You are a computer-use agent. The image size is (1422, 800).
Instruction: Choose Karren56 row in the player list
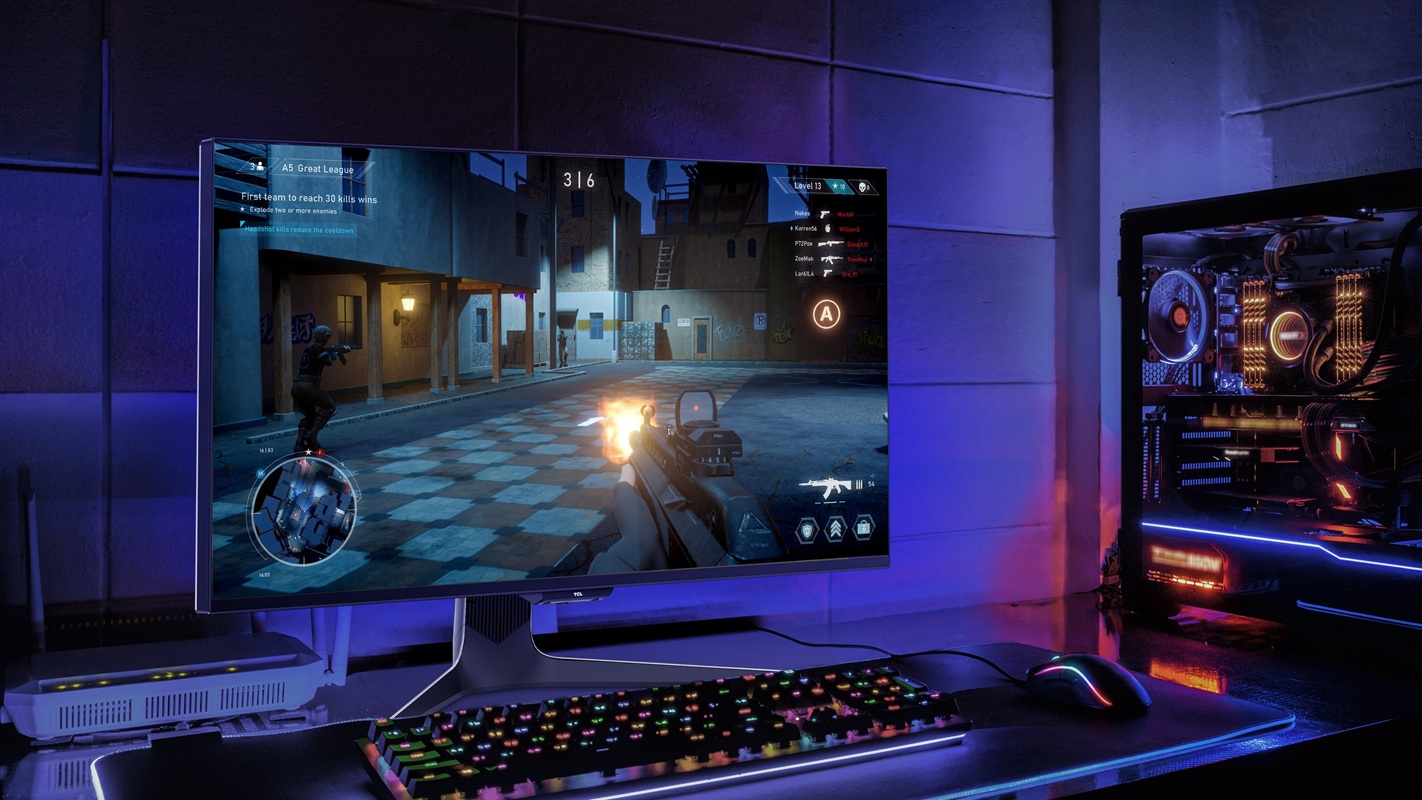coord(805,229)
